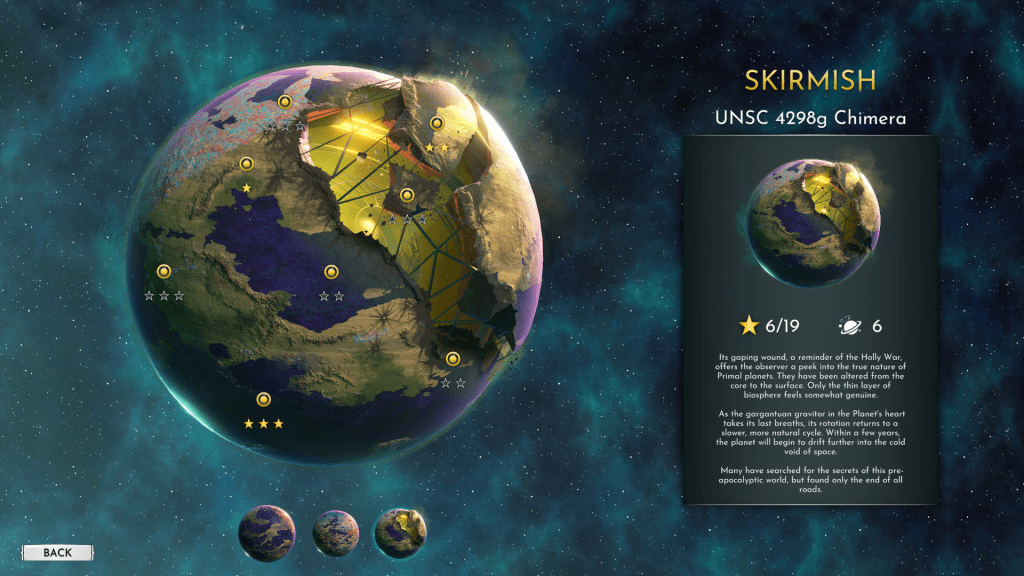Switch to the small reddish-mottled planet thumbnail
Viewport: 1024px width, 576px height.
click(334, 533)
